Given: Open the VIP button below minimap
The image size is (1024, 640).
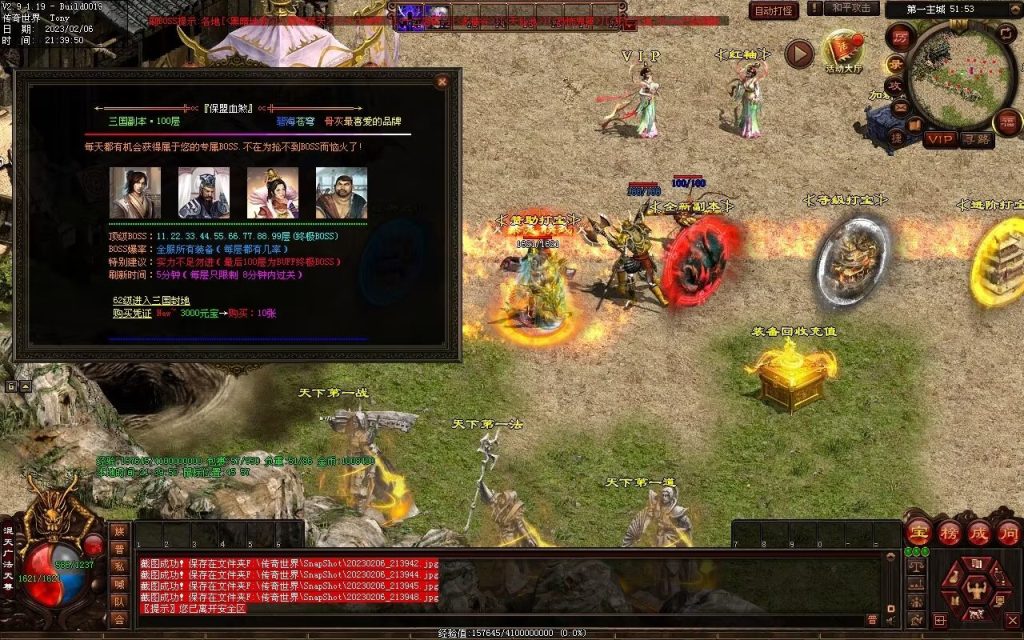Looking at the screenshot, I should [x=940, y=139].
